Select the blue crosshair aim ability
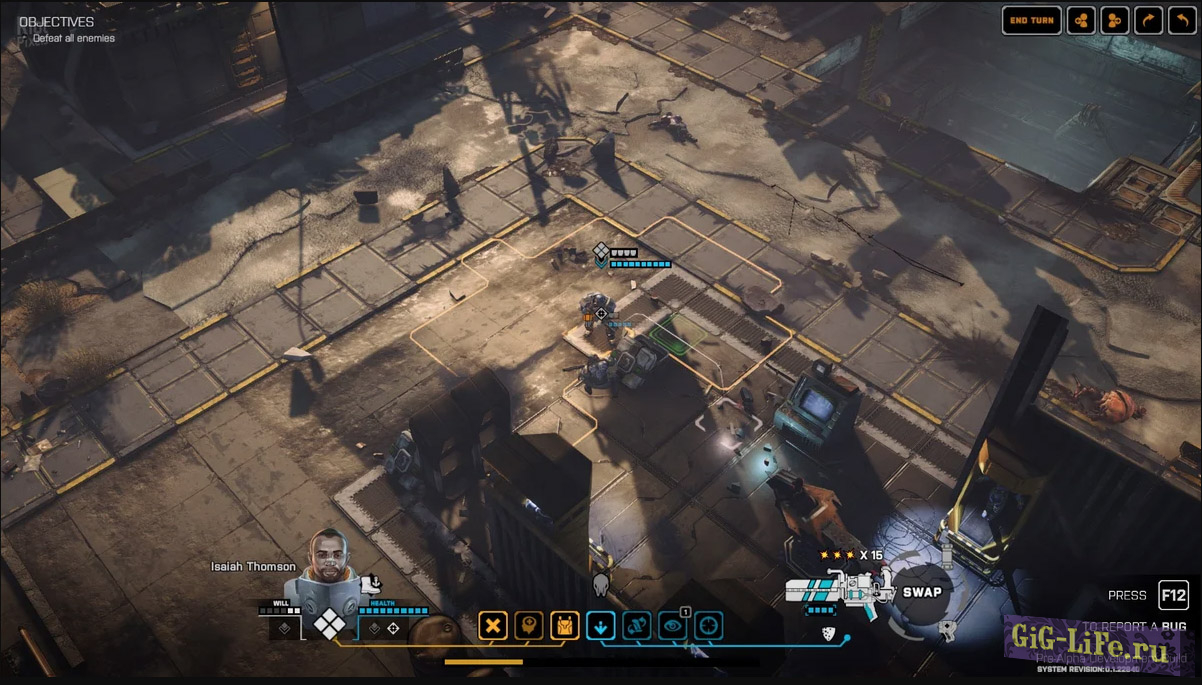1202x685 pixels. (x=708, y=627)
